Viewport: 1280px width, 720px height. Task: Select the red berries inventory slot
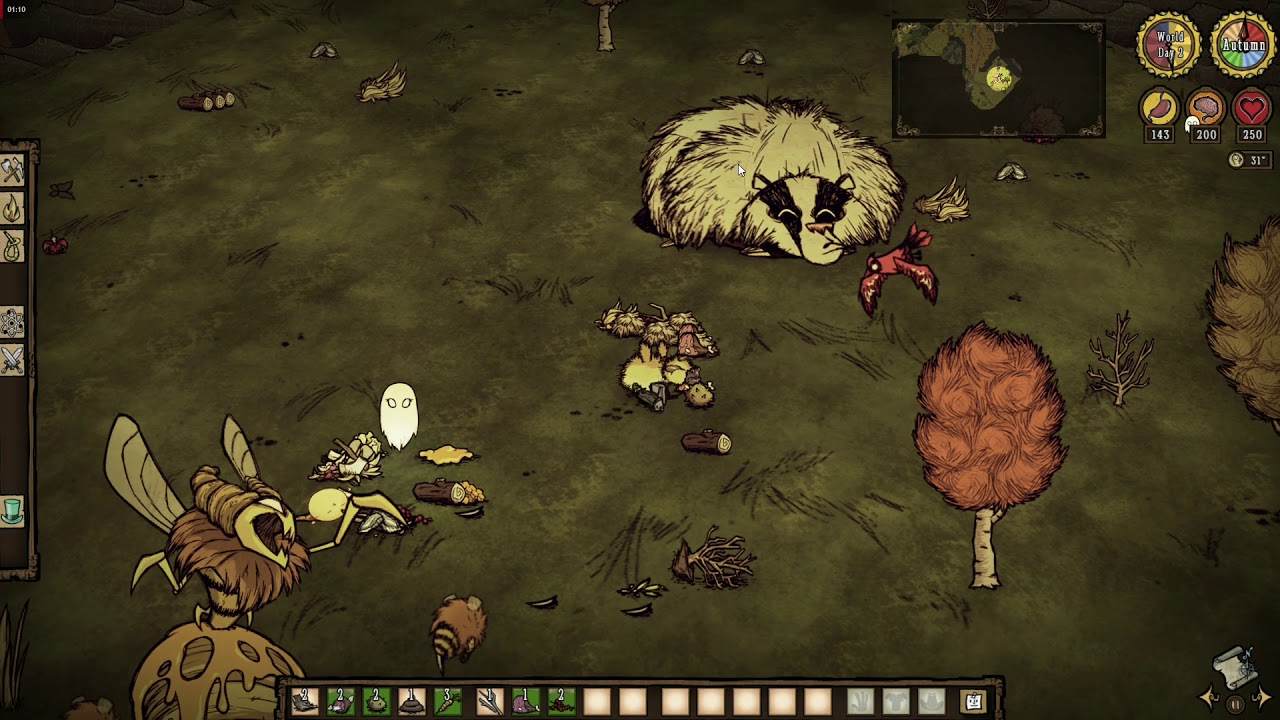tap(561, 701)
